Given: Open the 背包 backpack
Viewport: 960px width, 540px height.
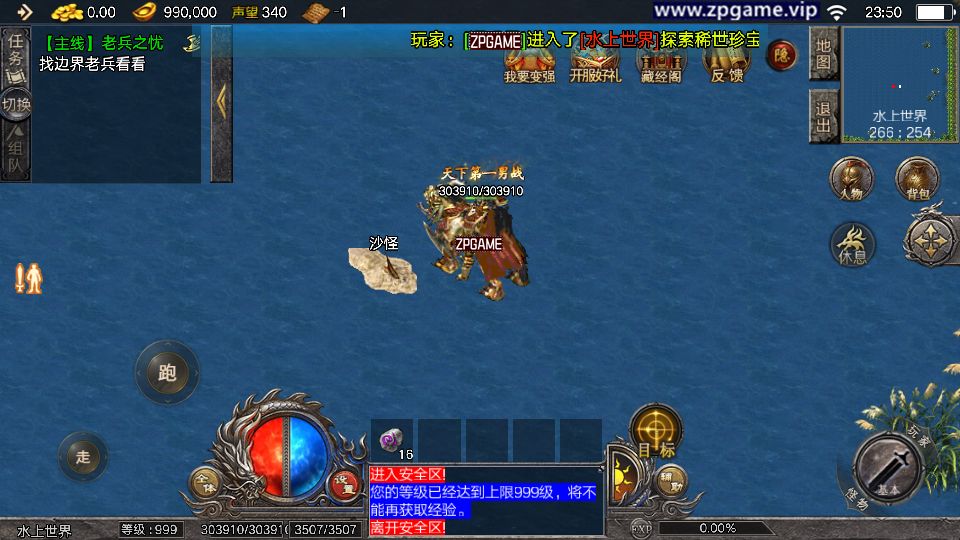Looking at the screenshot, I should (917, 179).
